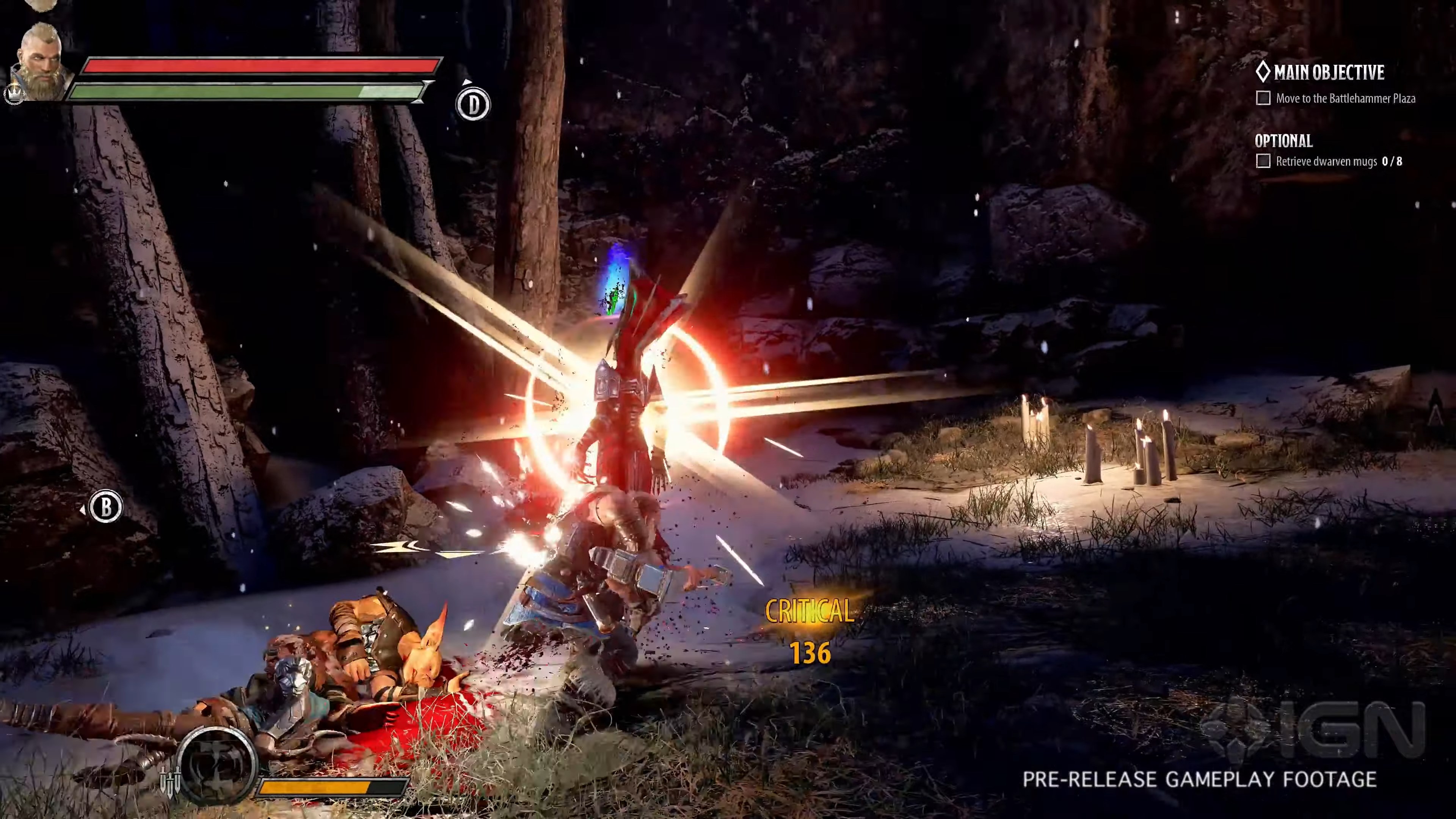Click the offscreen ally marker labeled B
This screenshot has width=1456, height=819.
106,507
